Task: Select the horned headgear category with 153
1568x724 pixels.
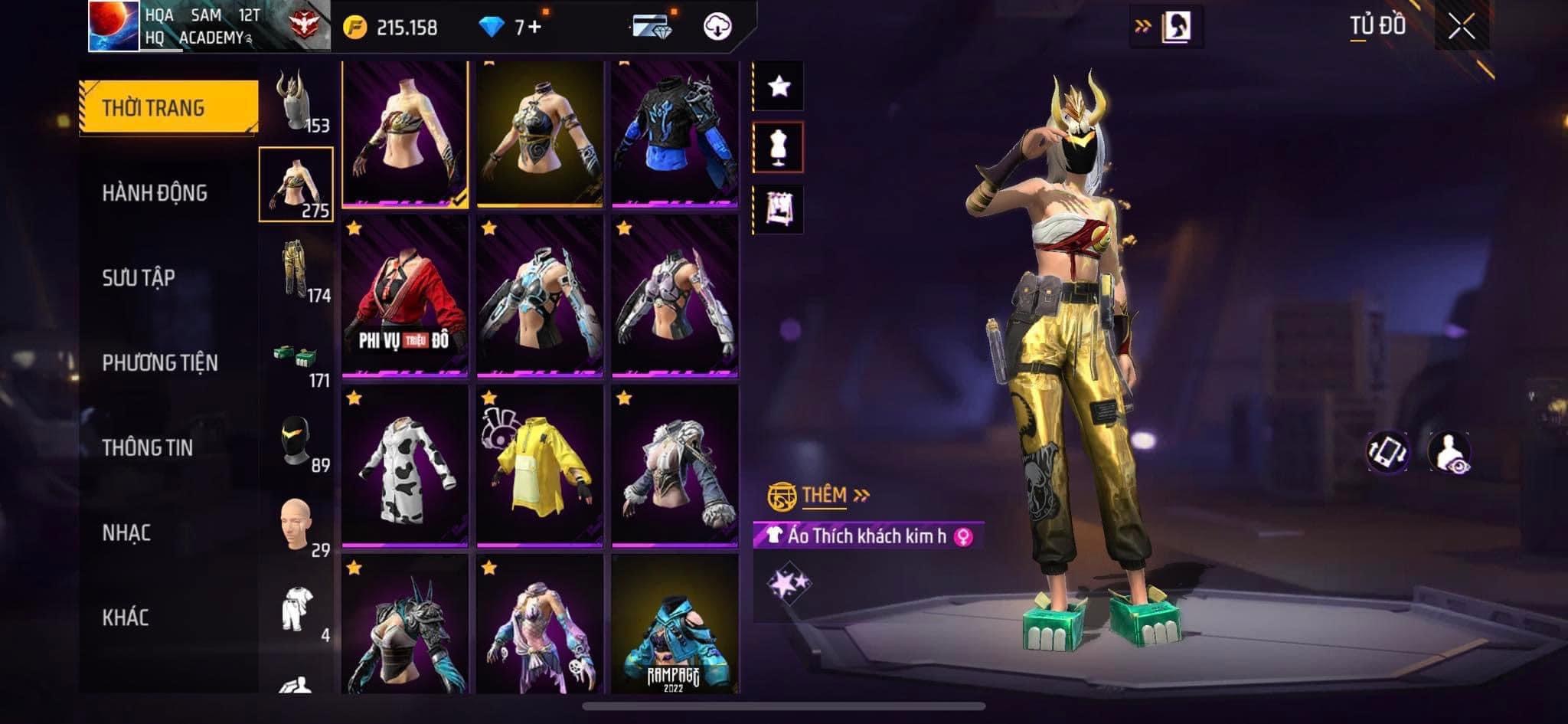Action: pyautogui.click(x=297, y=103)
